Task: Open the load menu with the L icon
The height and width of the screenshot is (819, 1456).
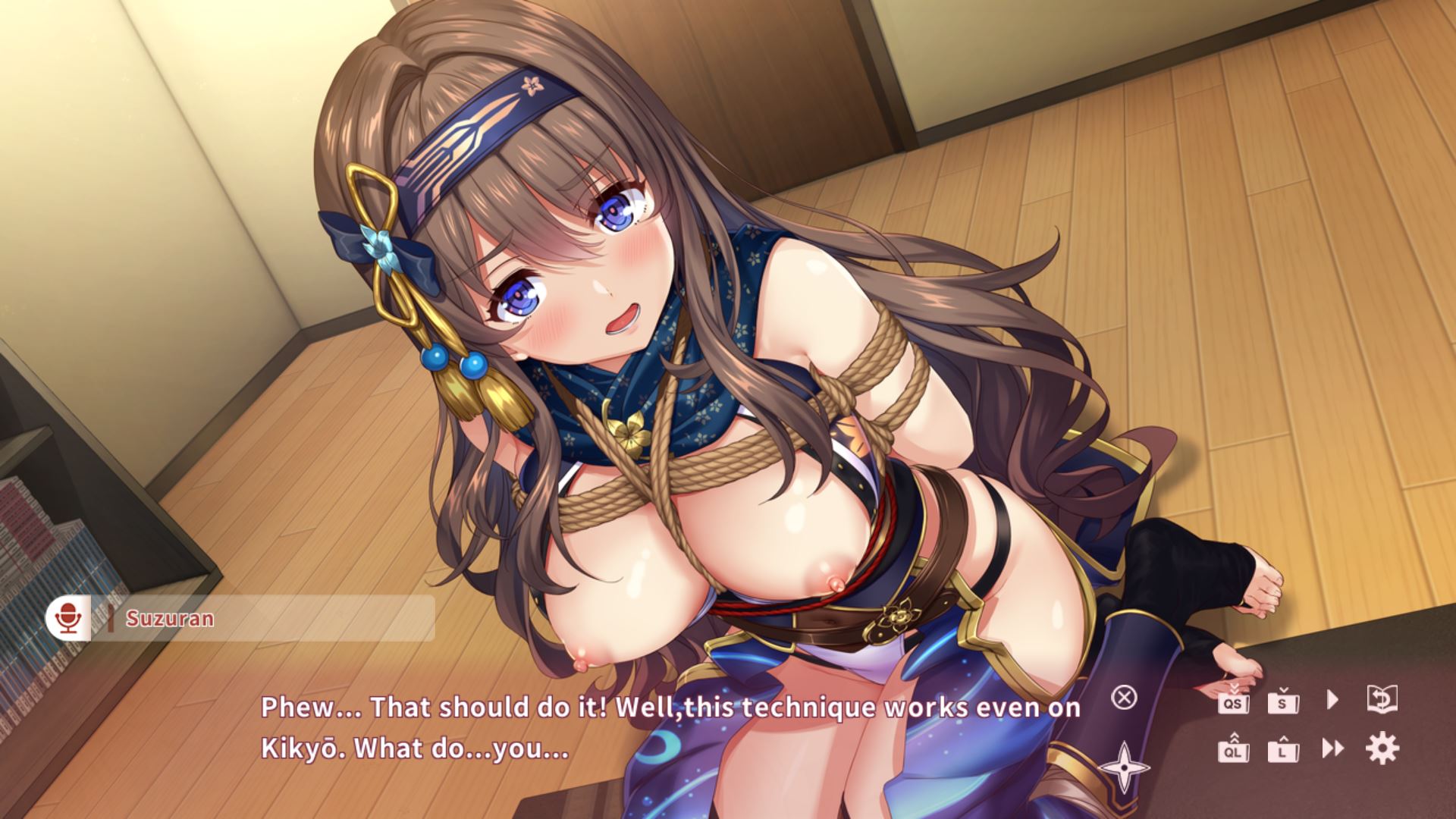Action: coord(1283,750)
